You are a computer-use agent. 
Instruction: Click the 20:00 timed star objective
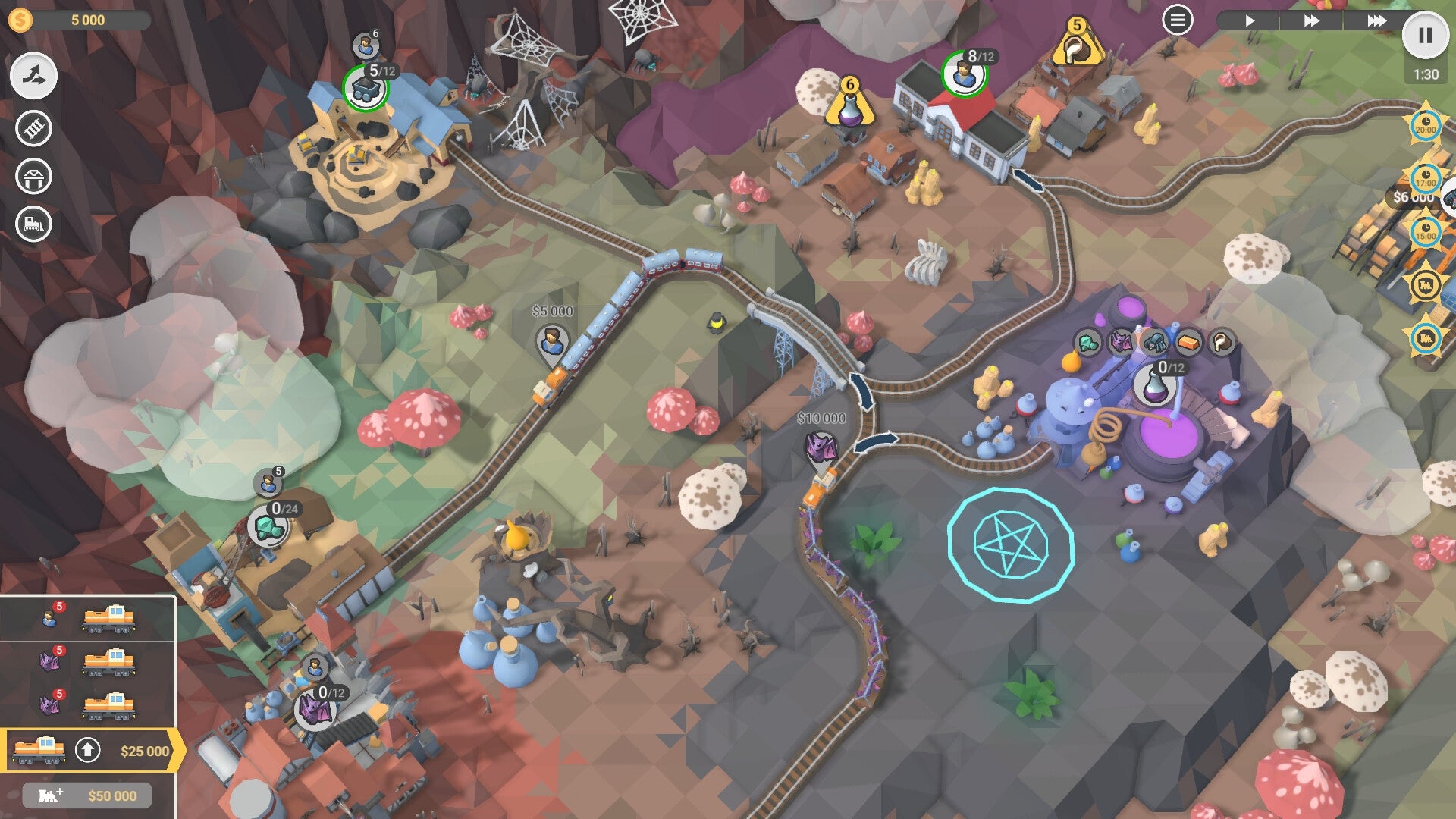pos(1424,124)
